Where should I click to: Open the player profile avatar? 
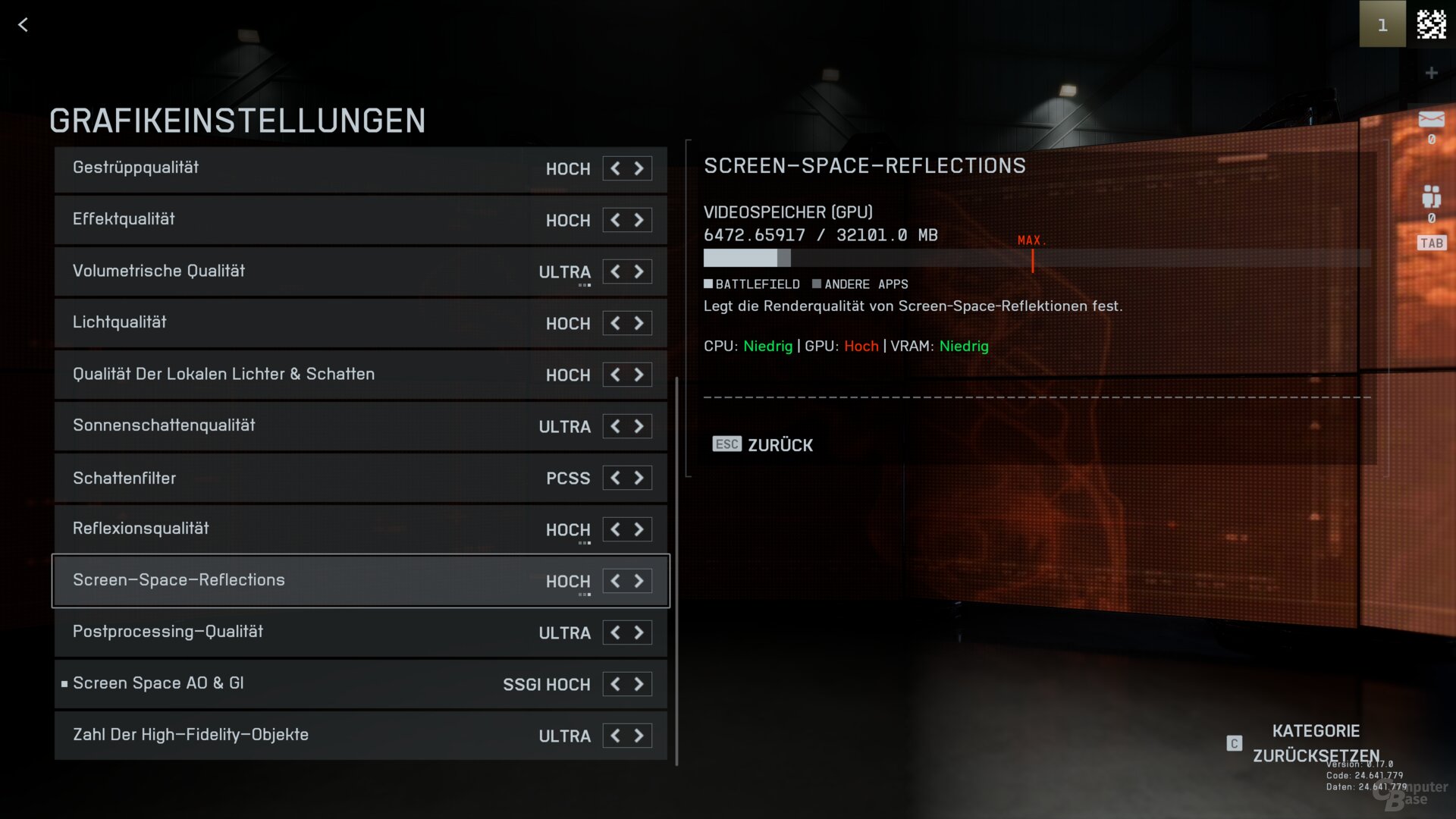[x=1431, y=24]
